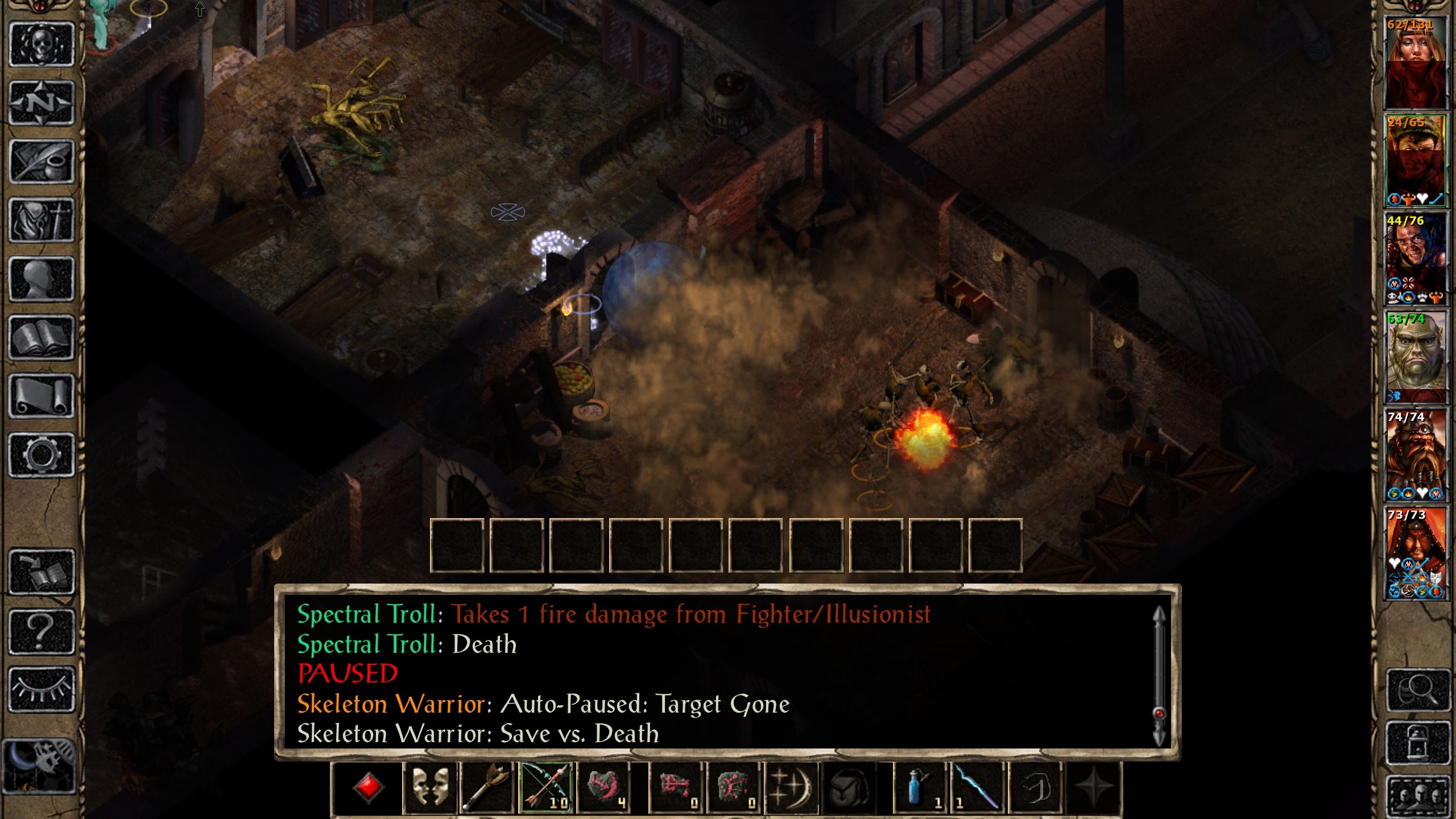Open the priest scroll button
1456x819 pixels.
[x=42, y=396]
